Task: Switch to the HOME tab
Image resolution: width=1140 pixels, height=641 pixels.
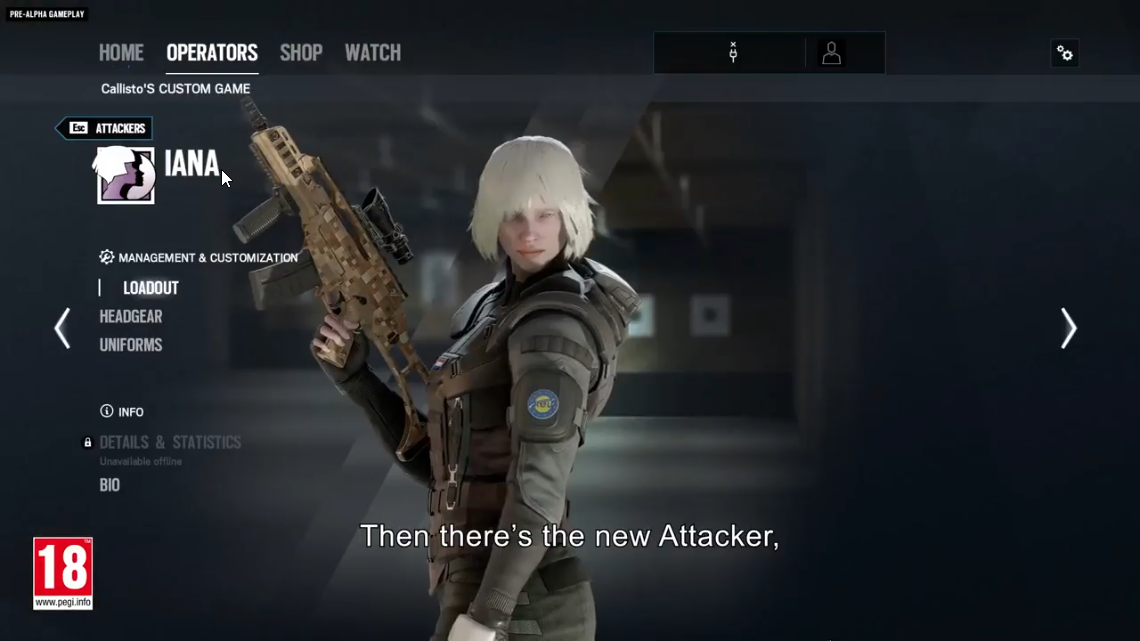Action: pos(121,53)
